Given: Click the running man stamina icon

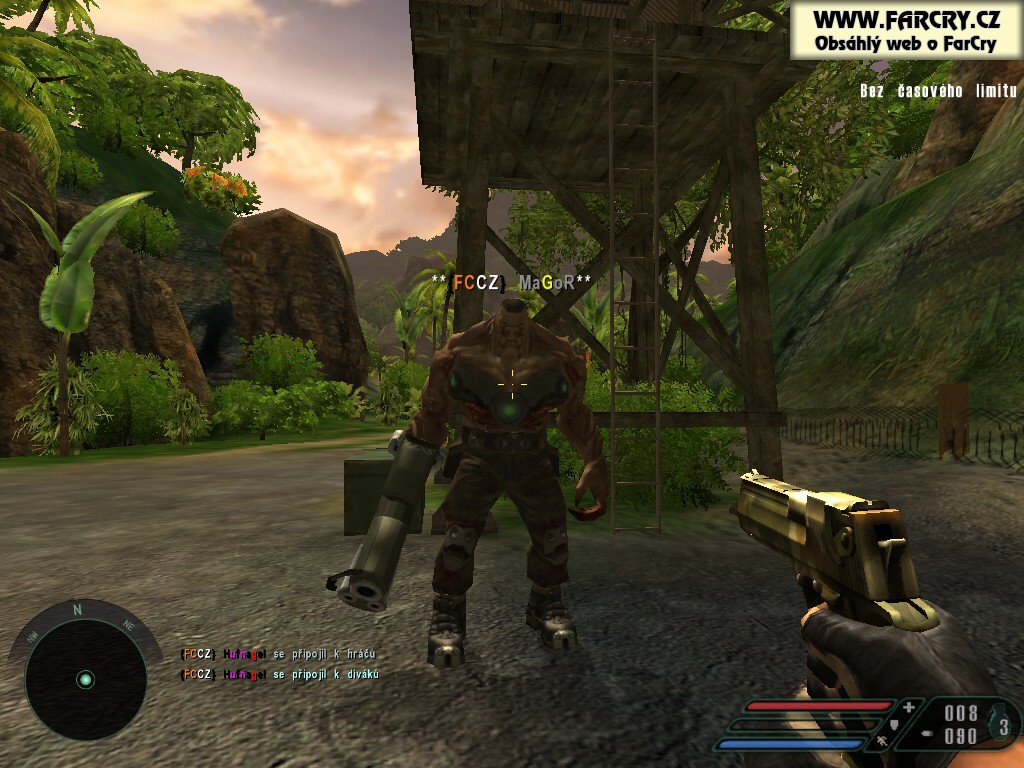Looking at the screenshot, I should [882, 742].
